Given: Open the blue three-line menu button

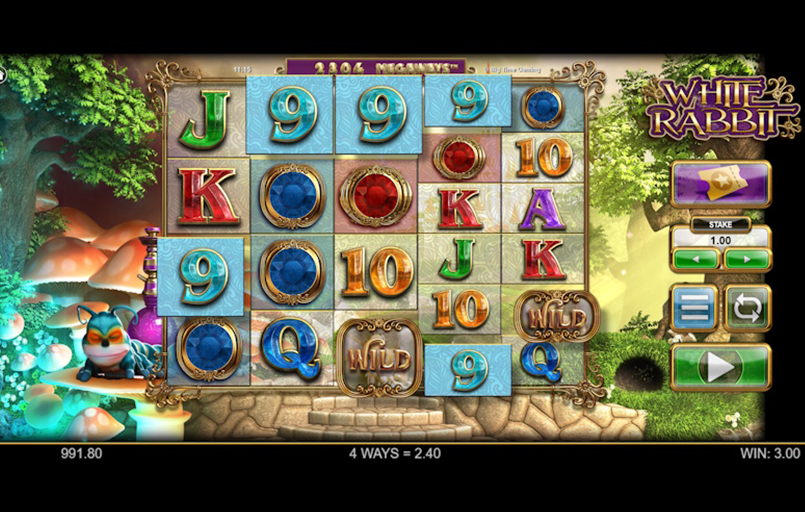Looking at the screenshot, I should (694, 307).
